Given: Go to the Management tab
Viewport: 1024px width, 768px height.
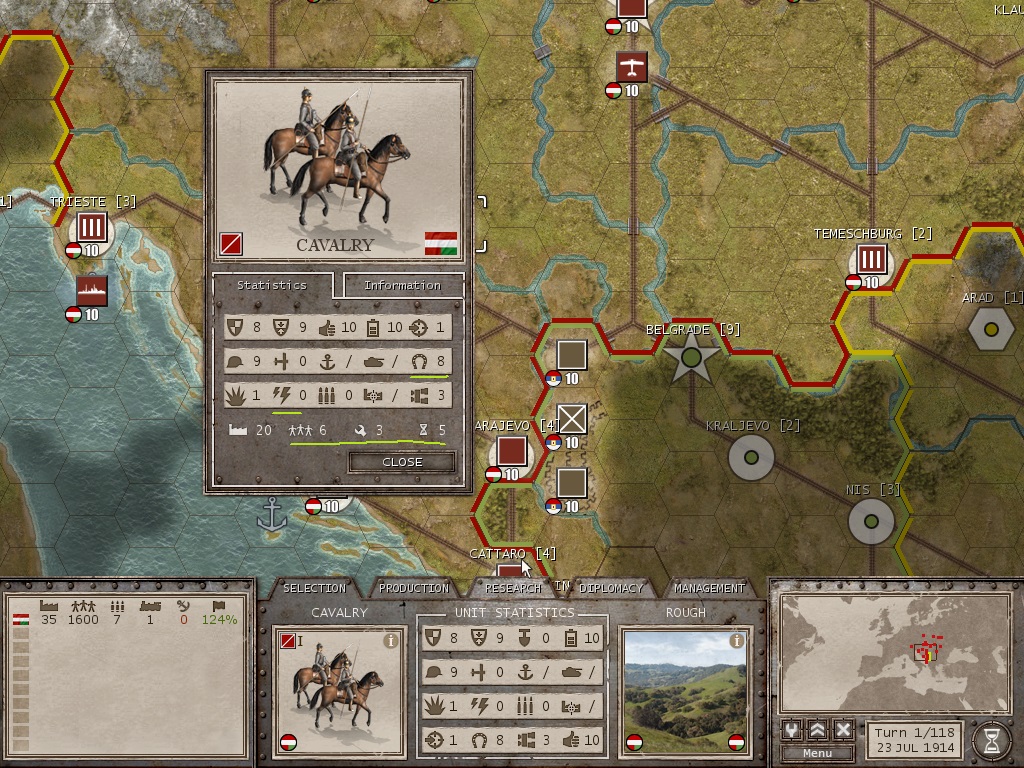Looking at the screenshot, I should point(708,588).
